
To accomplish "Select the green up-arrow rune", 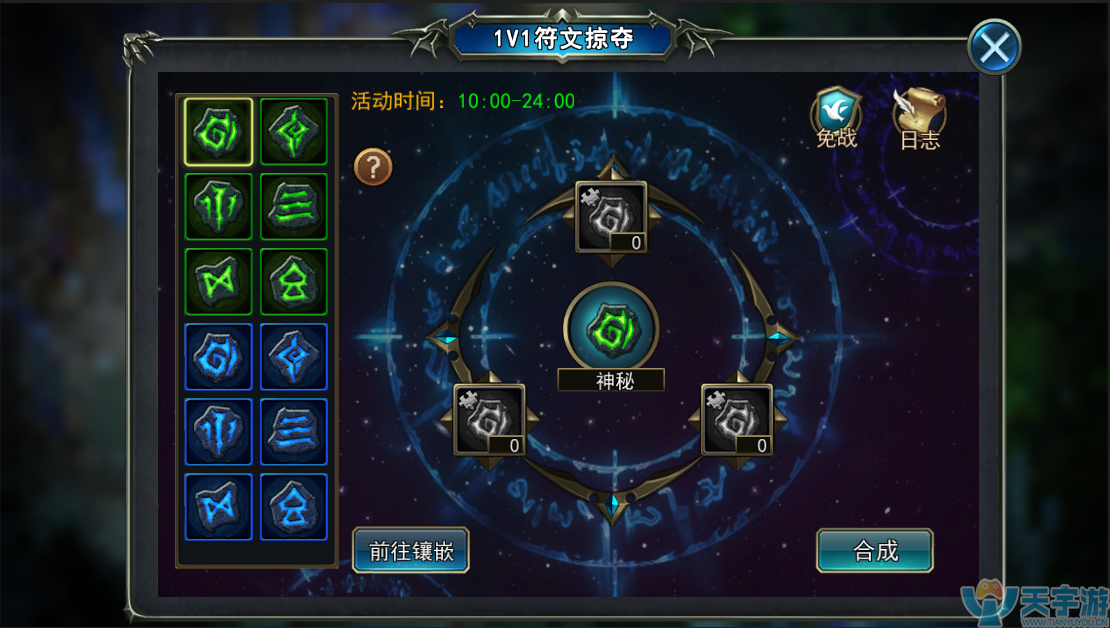I will pos(294,281).
